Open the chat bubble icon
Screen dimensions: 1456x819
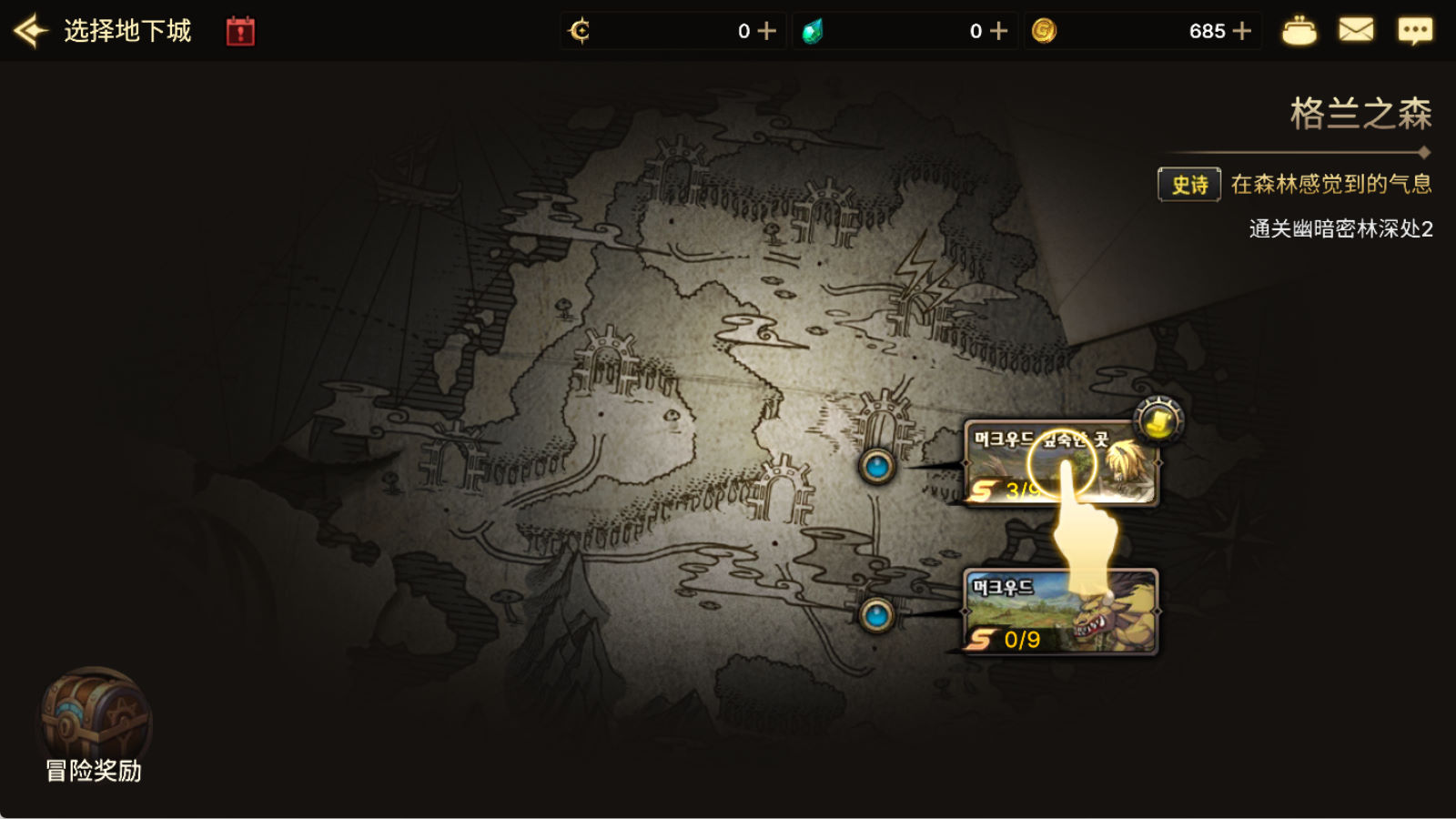coord(1415,31)
